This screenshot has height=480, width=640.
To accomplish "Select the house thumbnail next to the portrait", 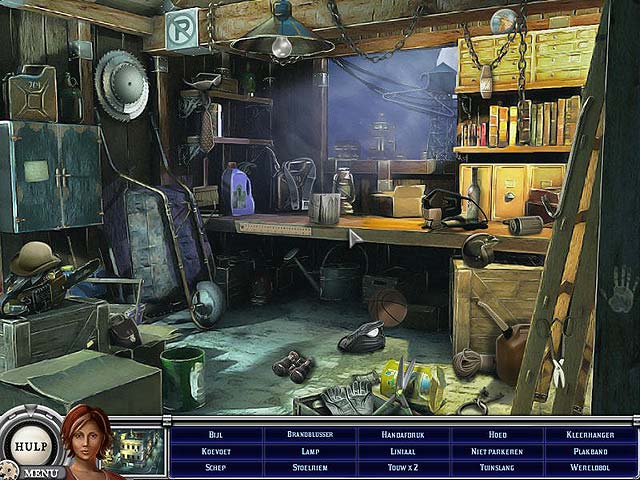I will [x=140, y=449].
